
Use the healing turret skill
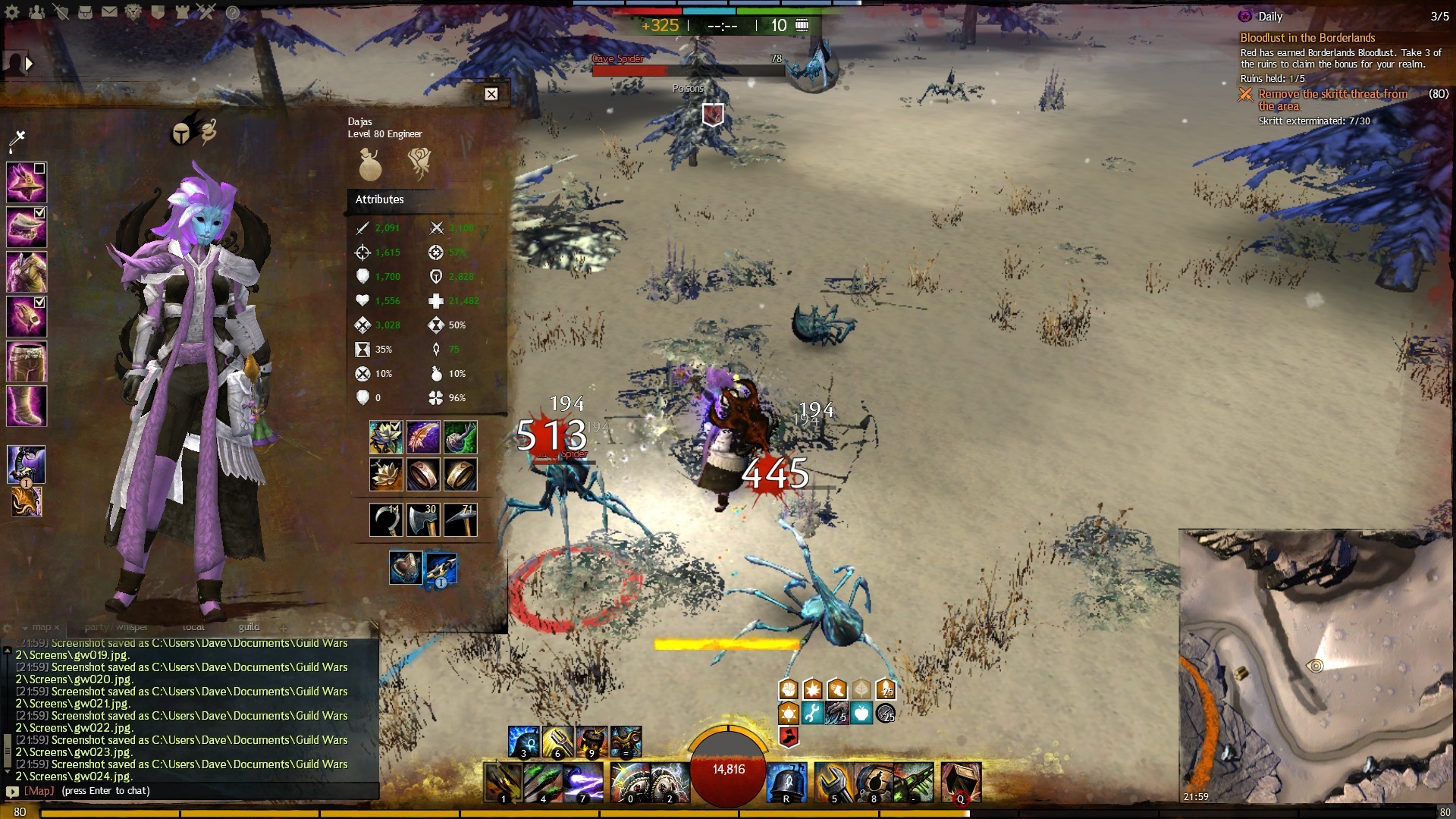(x=786, y=783)
